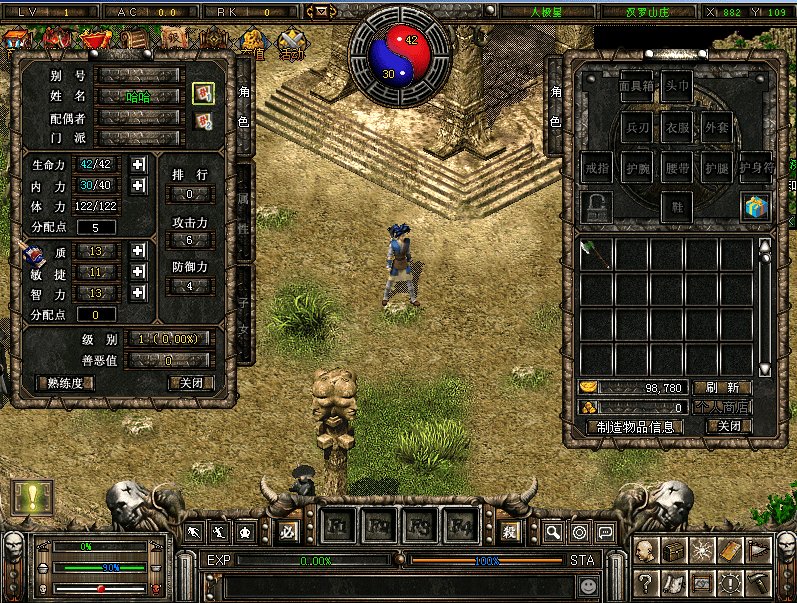The width and height of the screenshot is (797, 603).
Task: Select the axe in the inventory
Action: coord(596,254)
